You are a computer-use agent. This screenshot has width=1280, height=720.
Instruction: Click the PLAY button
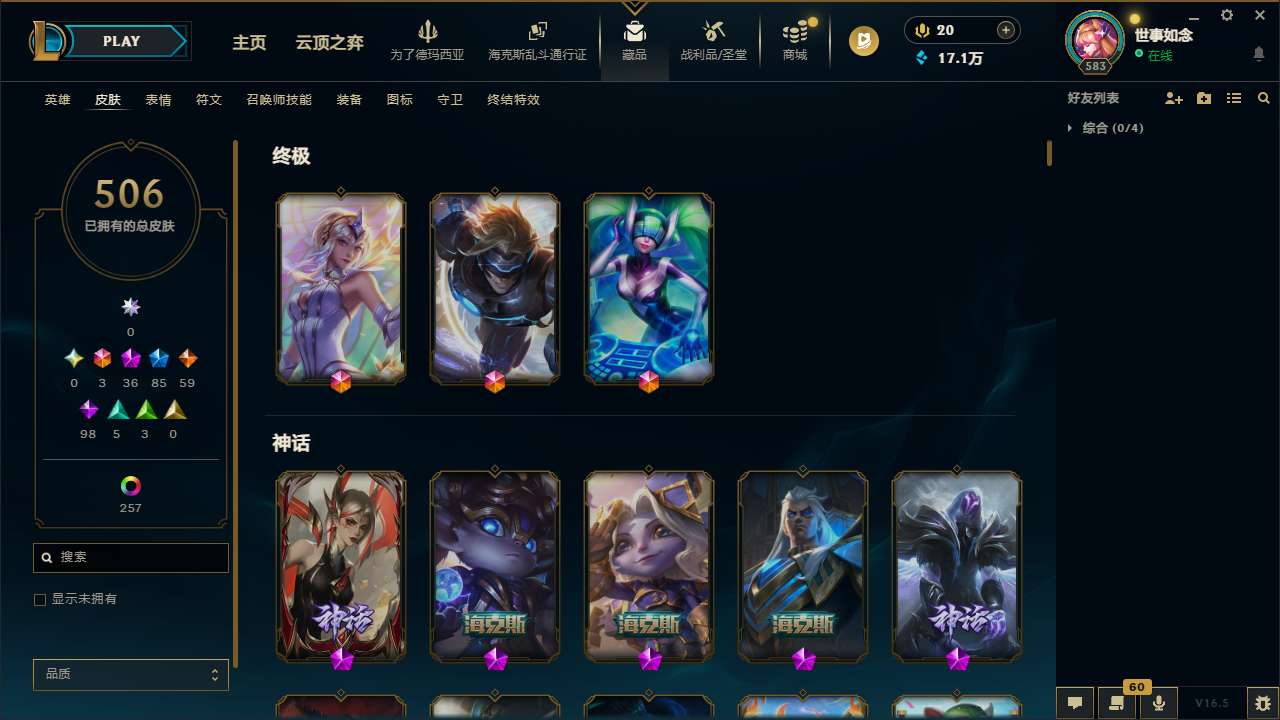(121, 41)
